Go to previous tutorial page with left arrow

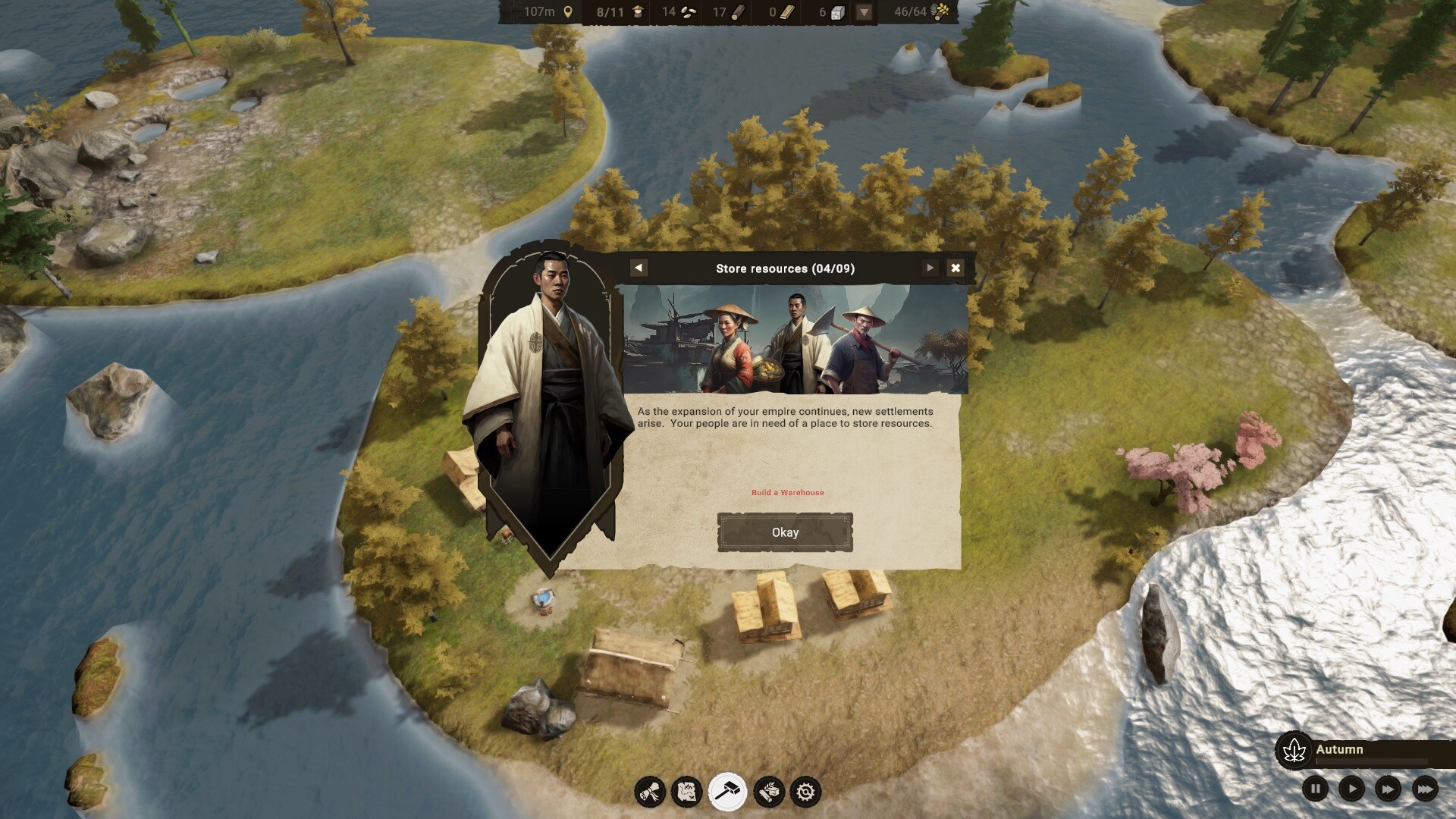coord(639,268)
